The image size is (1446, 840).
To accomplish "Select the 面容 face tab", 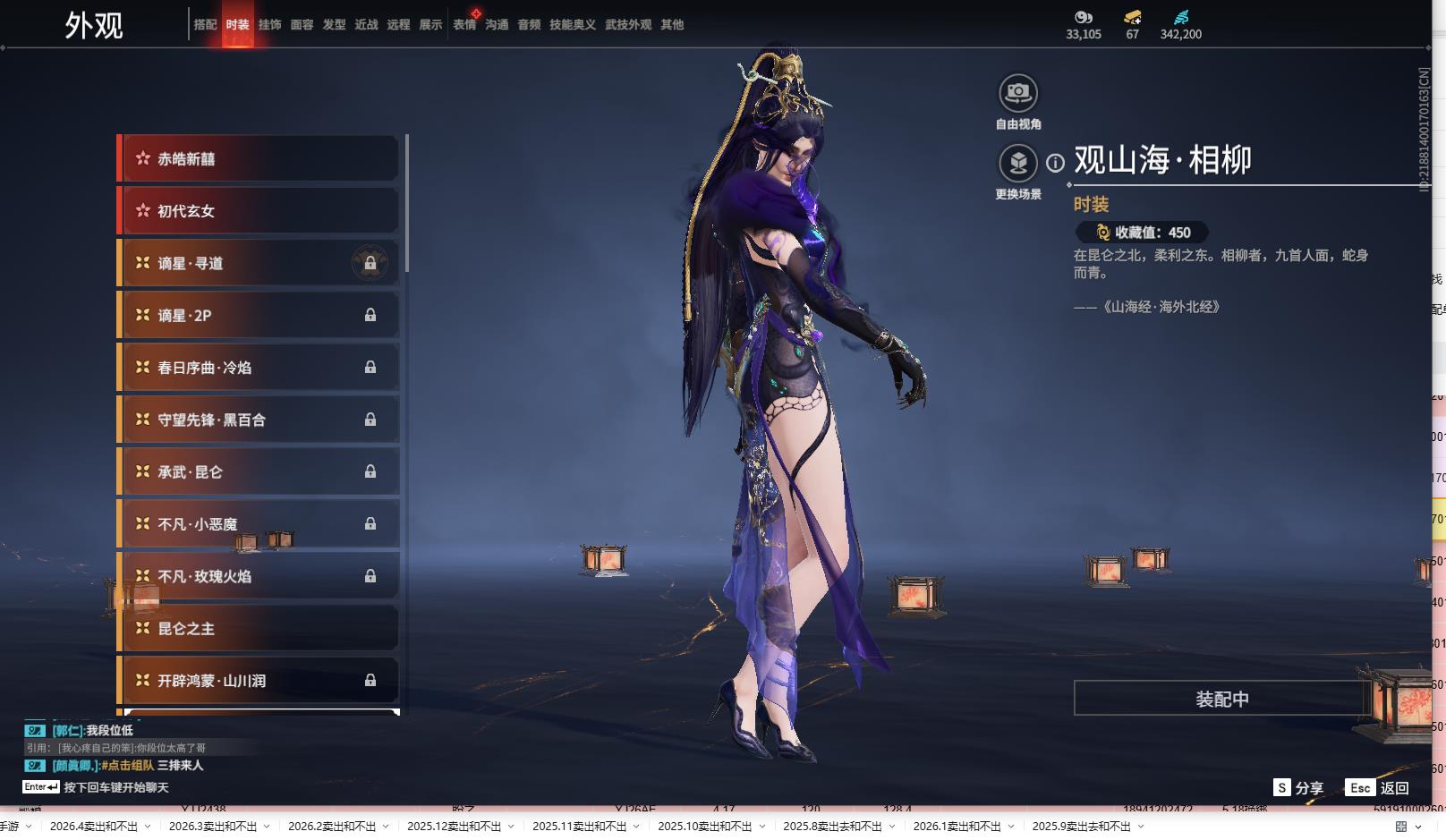I will (x=302, y=25).
